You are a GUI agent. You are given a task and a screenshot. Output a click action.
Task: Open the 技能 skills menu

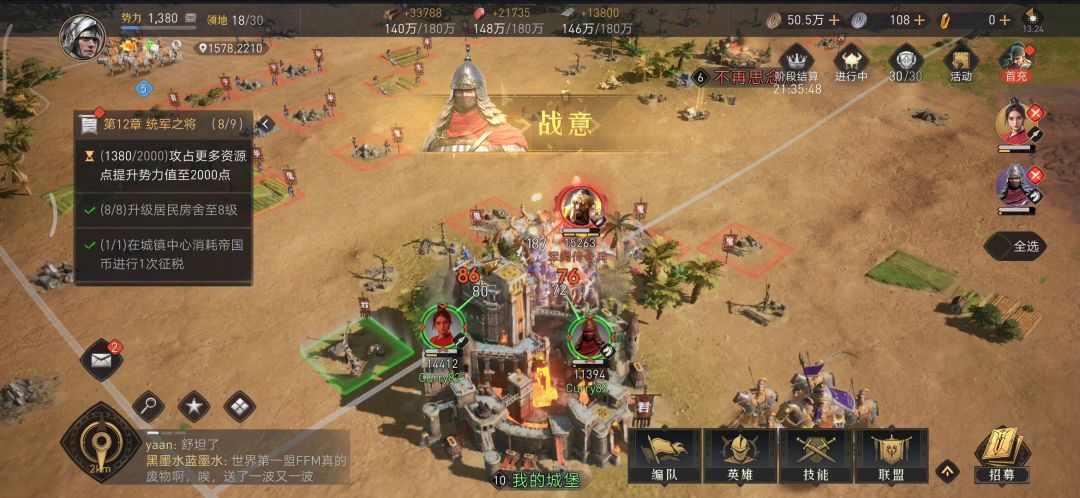click(x=815, y=456)
